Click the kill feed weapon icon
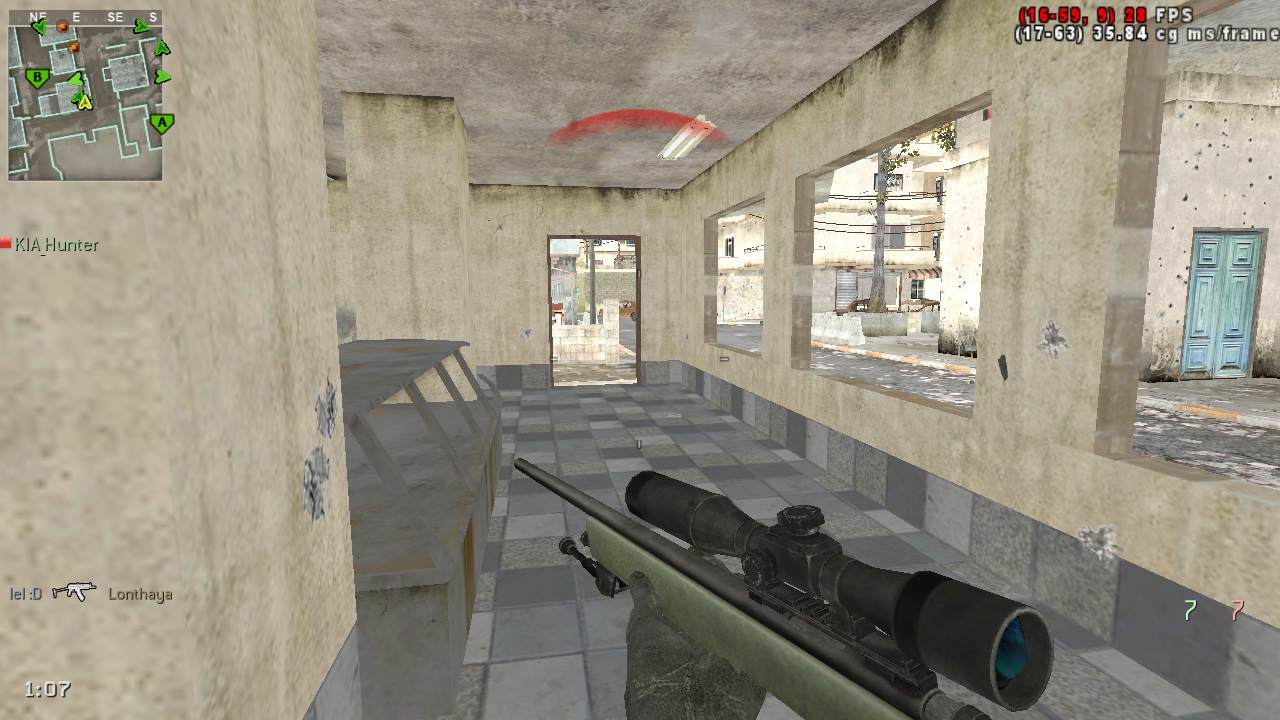Image resolution: width=1280 pixels, height=720 pixels. click(x=74, y=592)
